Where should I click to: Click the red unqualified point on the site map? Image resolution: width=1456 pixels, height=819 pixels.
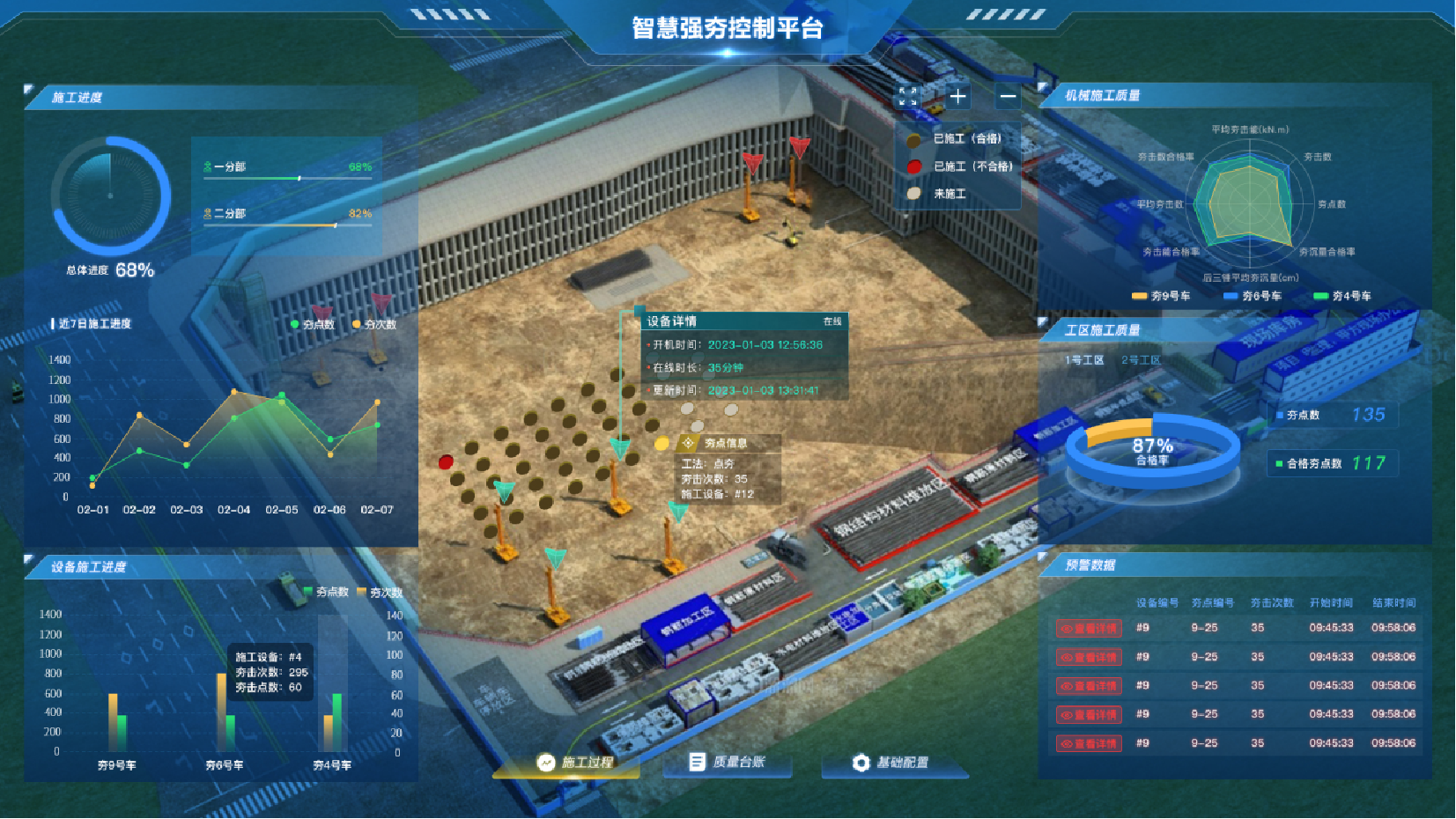(446, 461)
